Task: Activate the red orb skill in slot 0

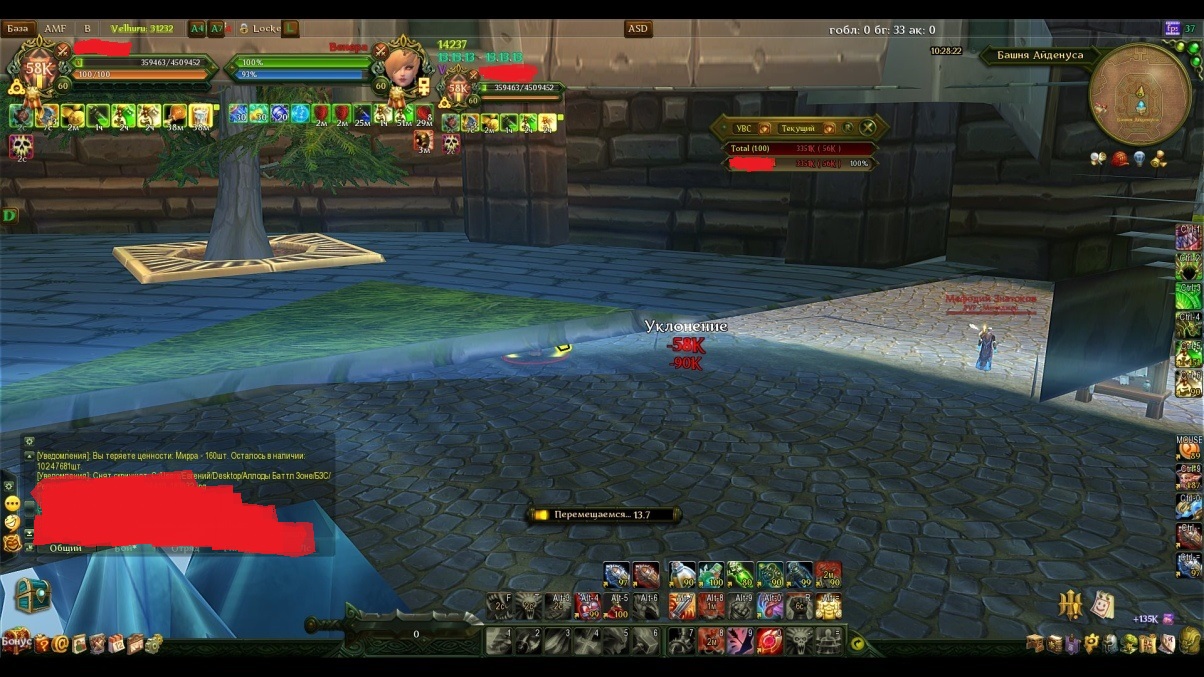Action: (x=769, y=640)
